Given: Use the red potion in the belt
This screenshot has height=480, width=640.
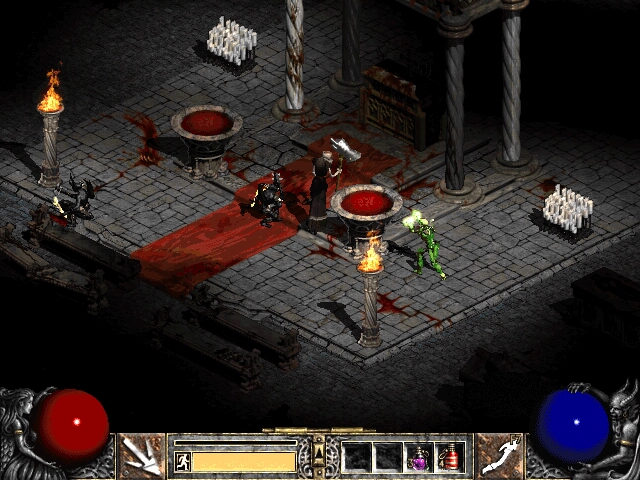Looking at the screenshot, I should click(450, 457).
